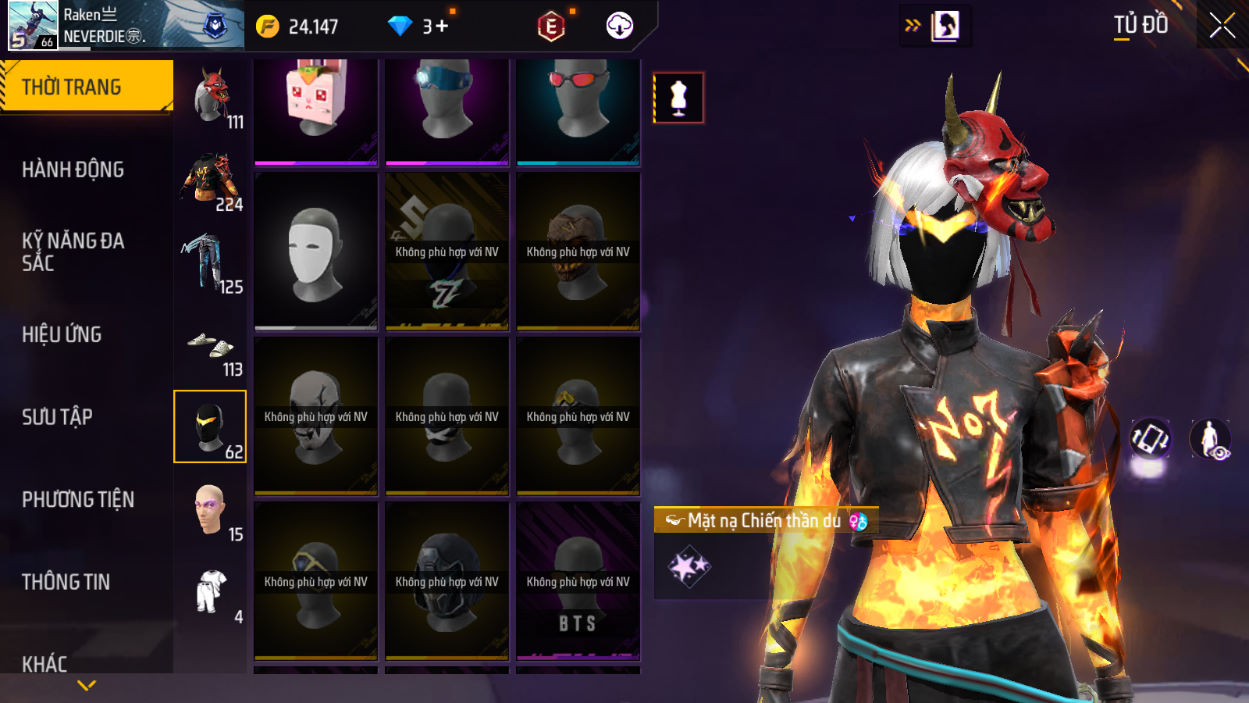This screenshot has width=1249, height=703.
Task: Add diamonds with the plus button
Action: pyautogui.click(x=441, y=27)
